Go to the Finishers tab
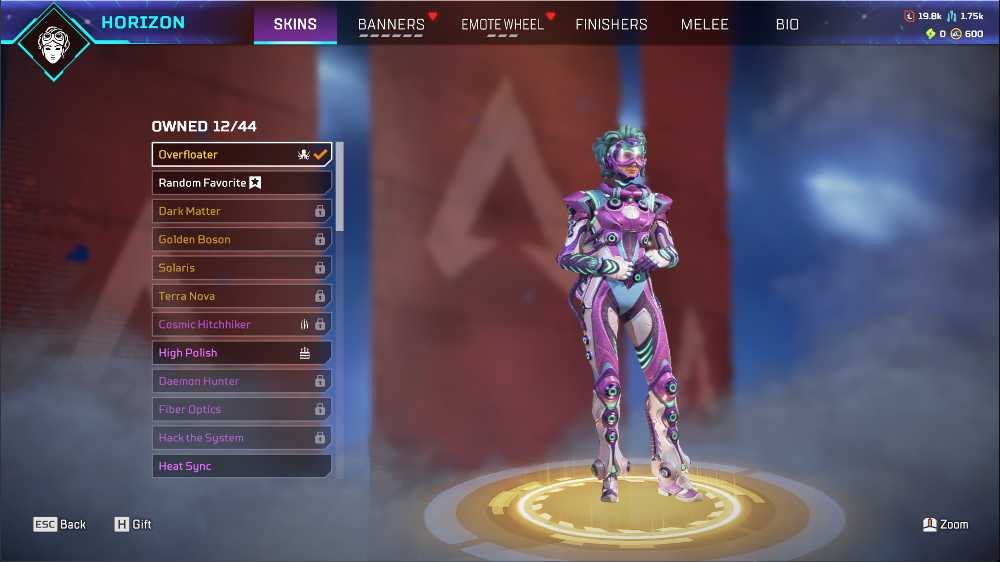 click(611, 24)
